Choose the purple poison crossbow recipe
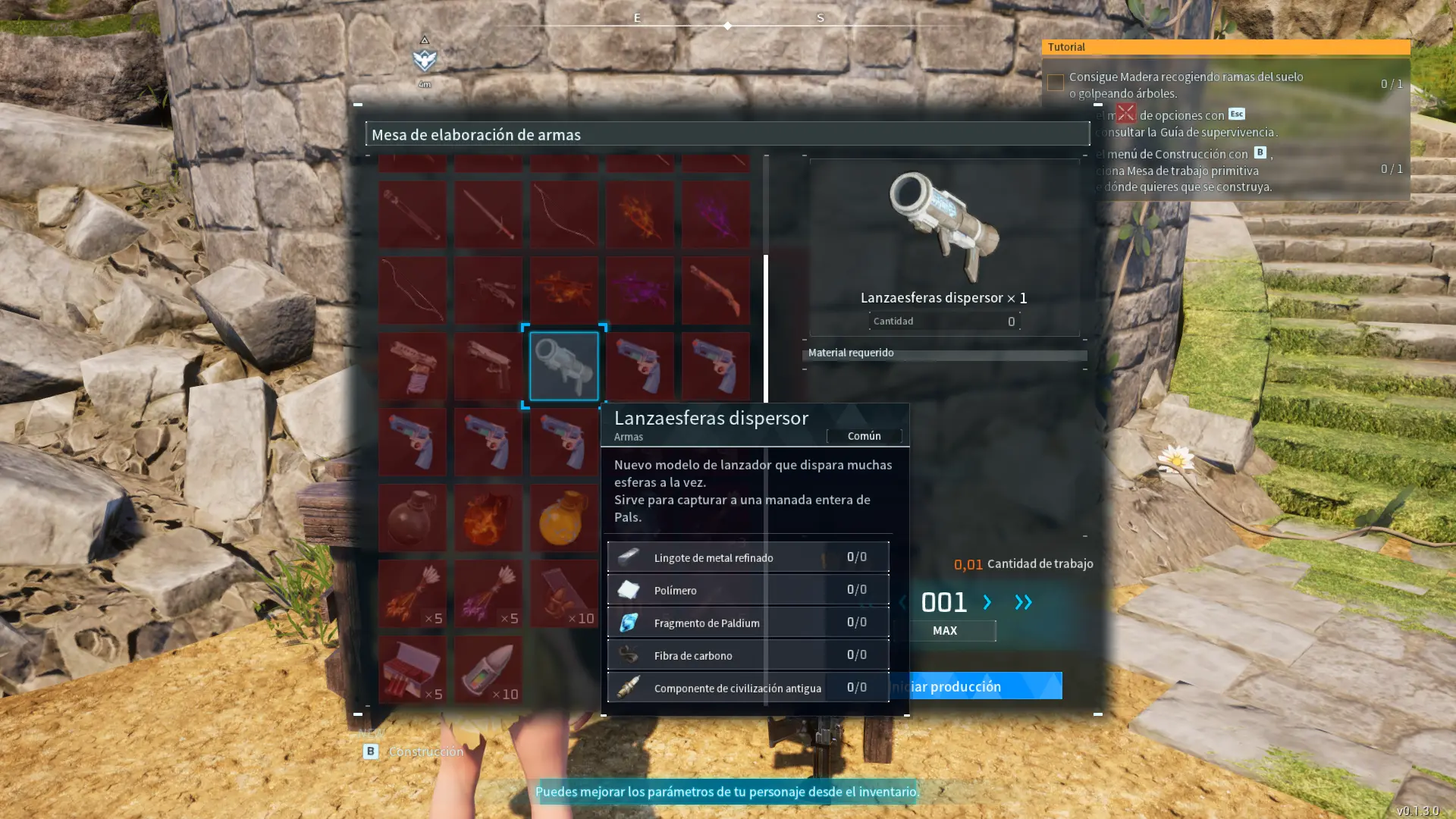 click(639, 290)
